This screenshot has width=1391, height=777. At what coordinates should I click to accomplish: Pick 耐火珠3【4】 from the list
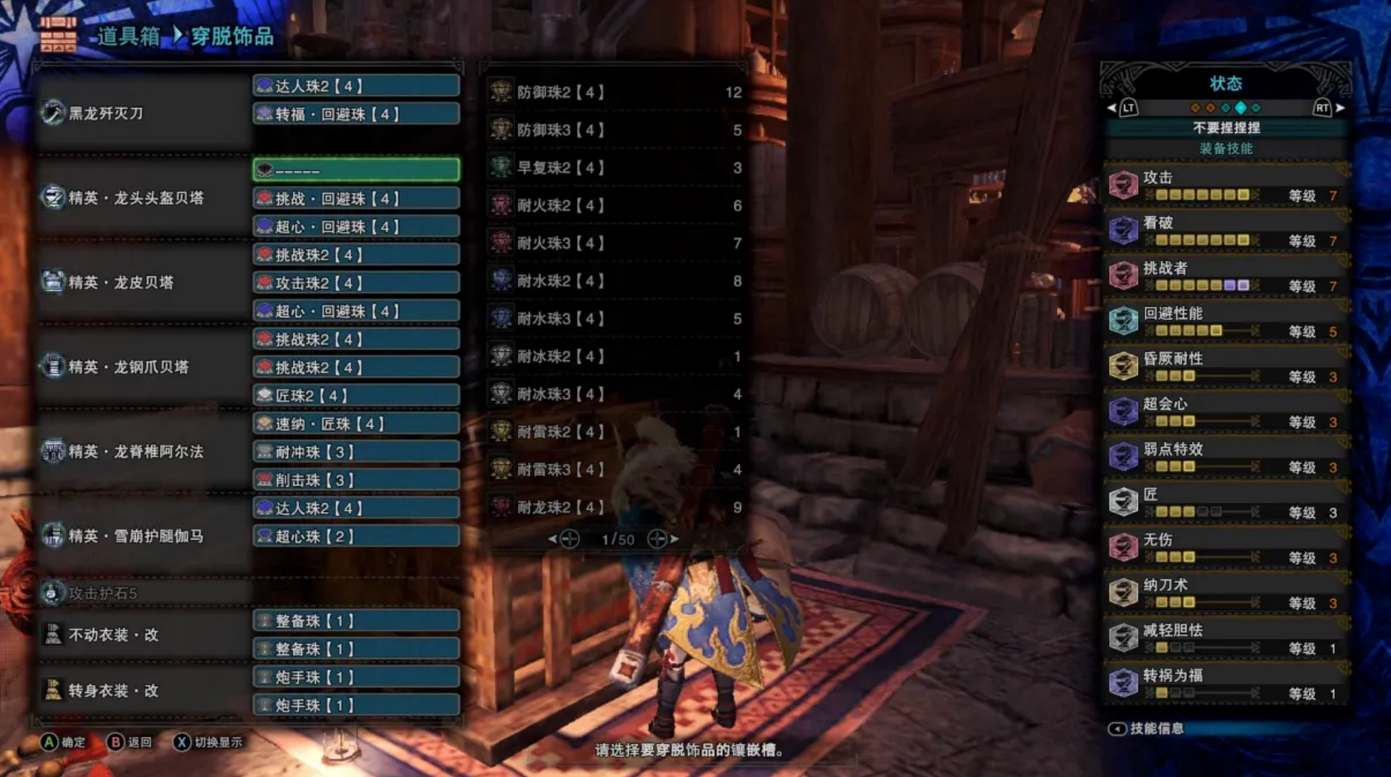click(615, 243)
